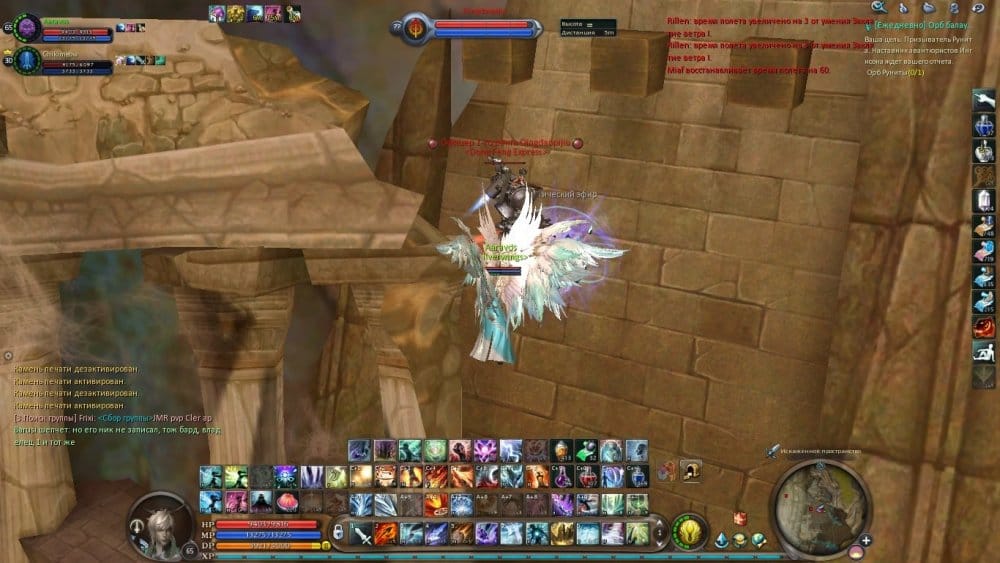The width and height of the screenshot is (1000, 563).
Task: Open the helmet icon above the flight orb
Action: 690,470
